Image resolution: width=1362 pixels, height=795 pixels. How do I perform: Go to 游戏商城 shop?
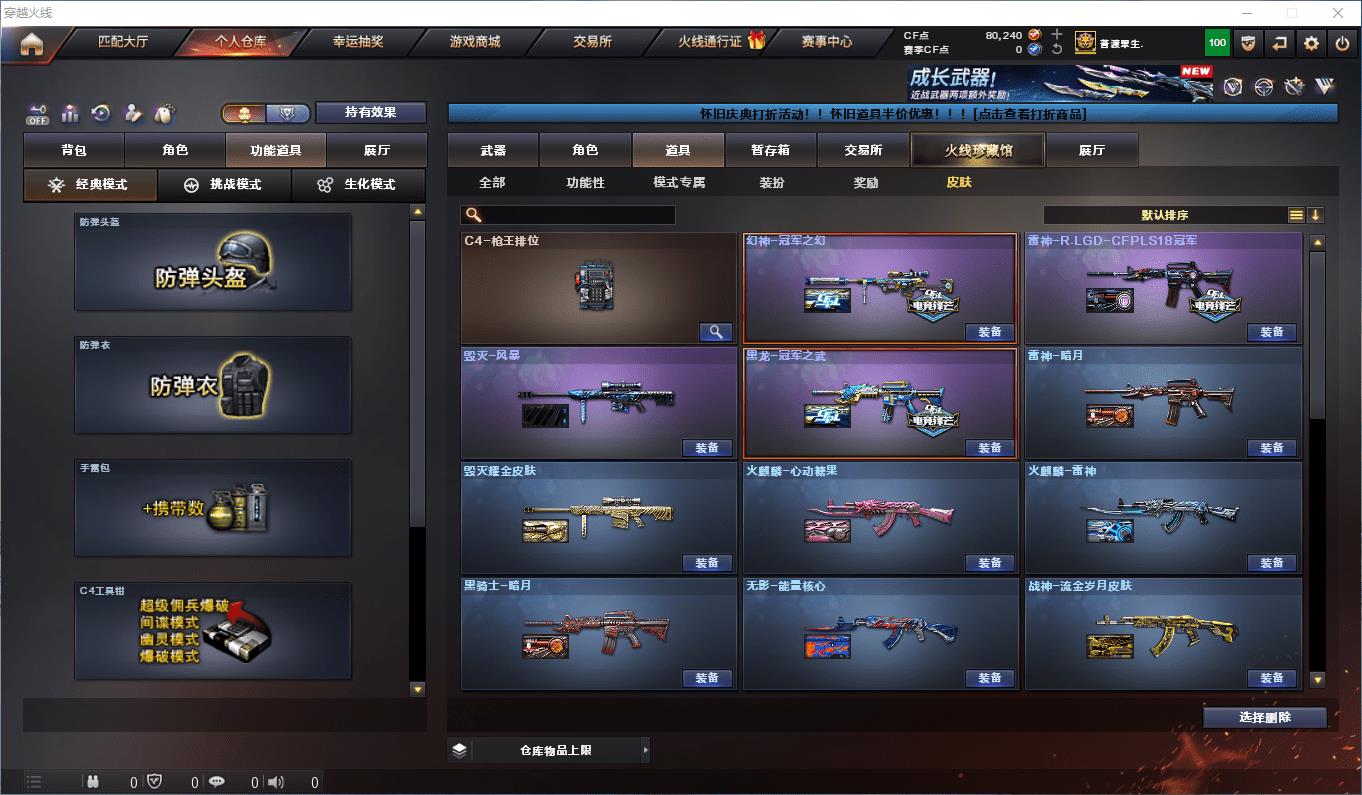click(475, 42)
